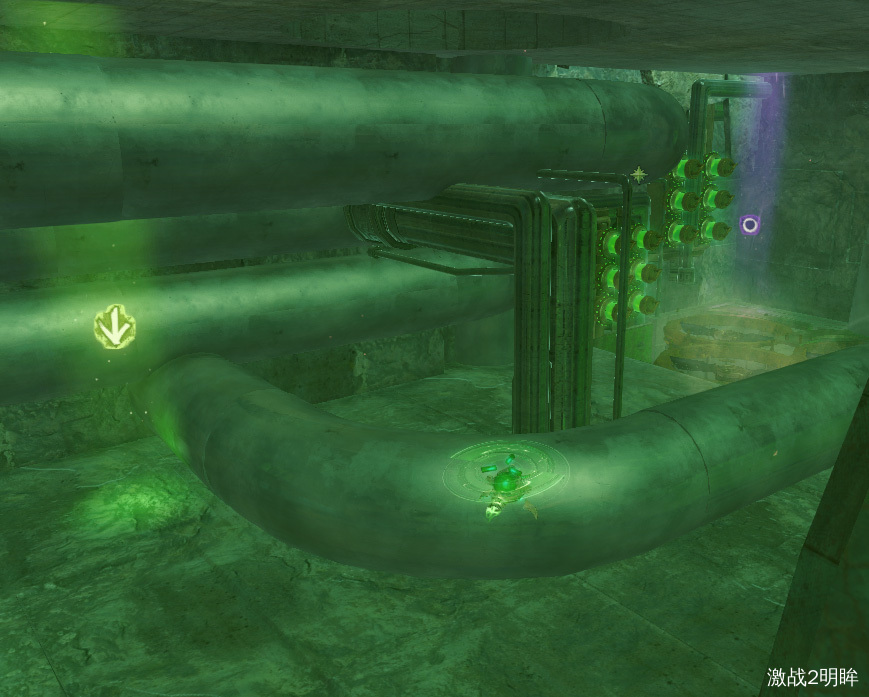Click the small four-point star marker
This screenshot has width=869, height=697.
[x=638, y=176]
